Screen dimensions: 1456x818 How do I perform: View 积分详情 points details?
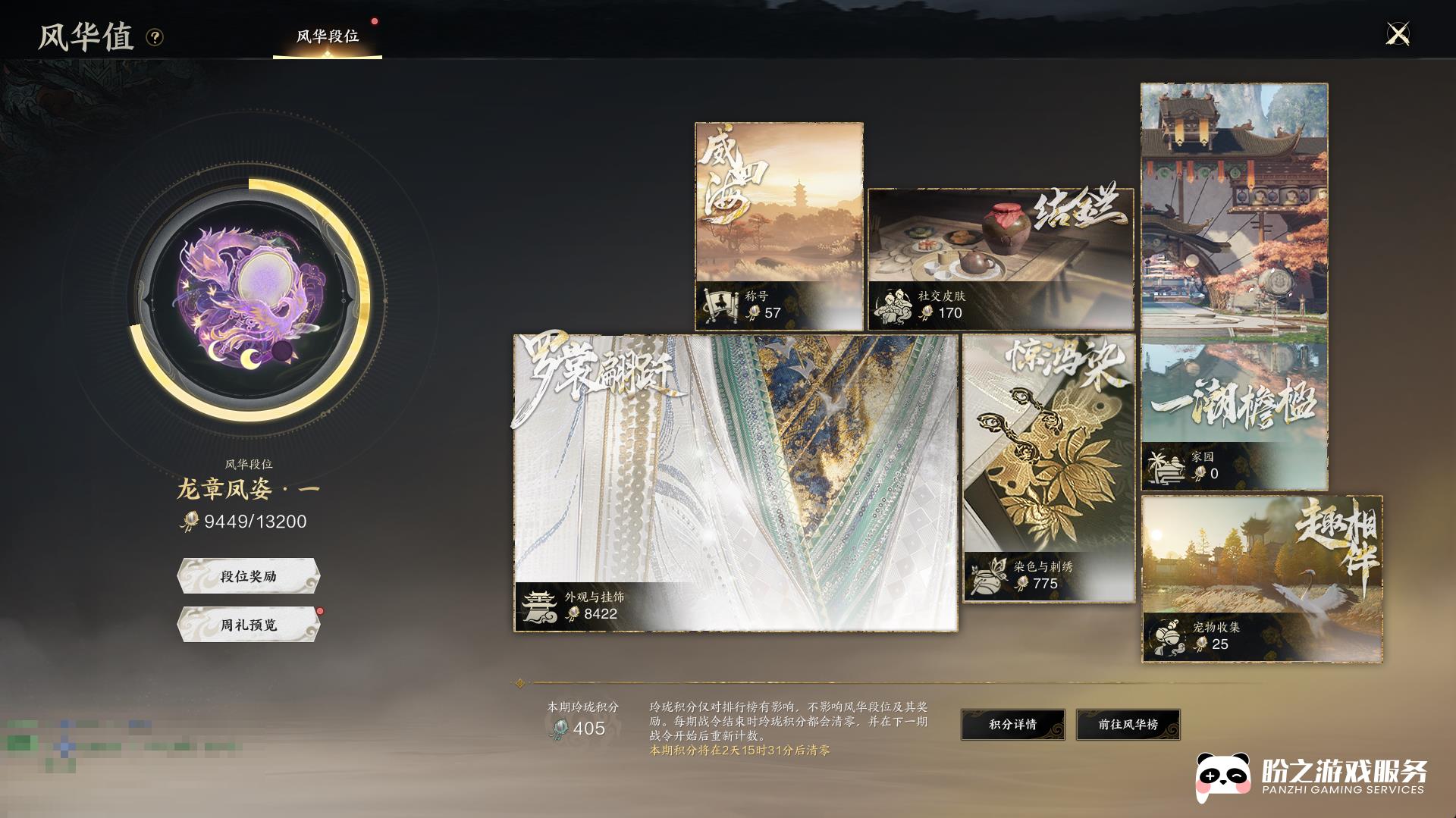1012,724
